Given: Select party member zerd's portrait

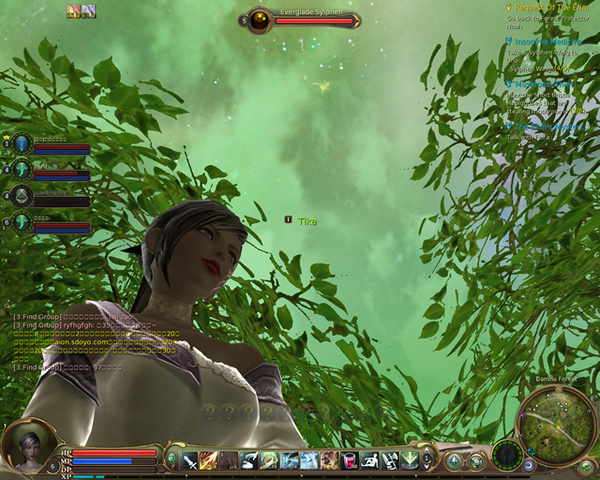Looking at the screenshot, I should pyautogui.click(x=22, y=169).
